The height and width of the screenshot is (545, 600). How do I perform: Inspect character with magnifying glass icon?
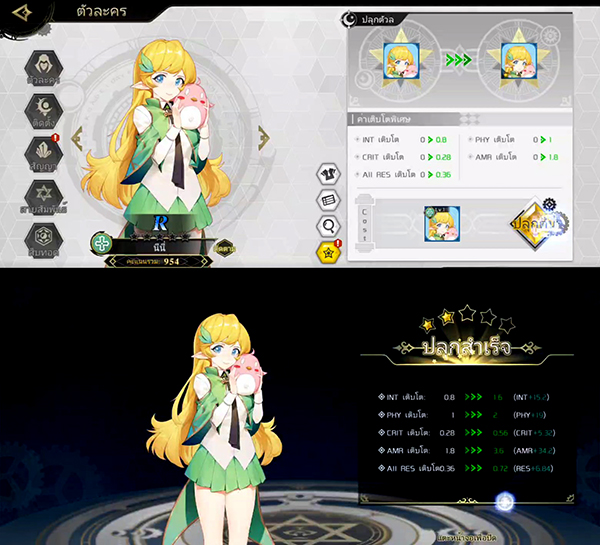pos(328,225)
